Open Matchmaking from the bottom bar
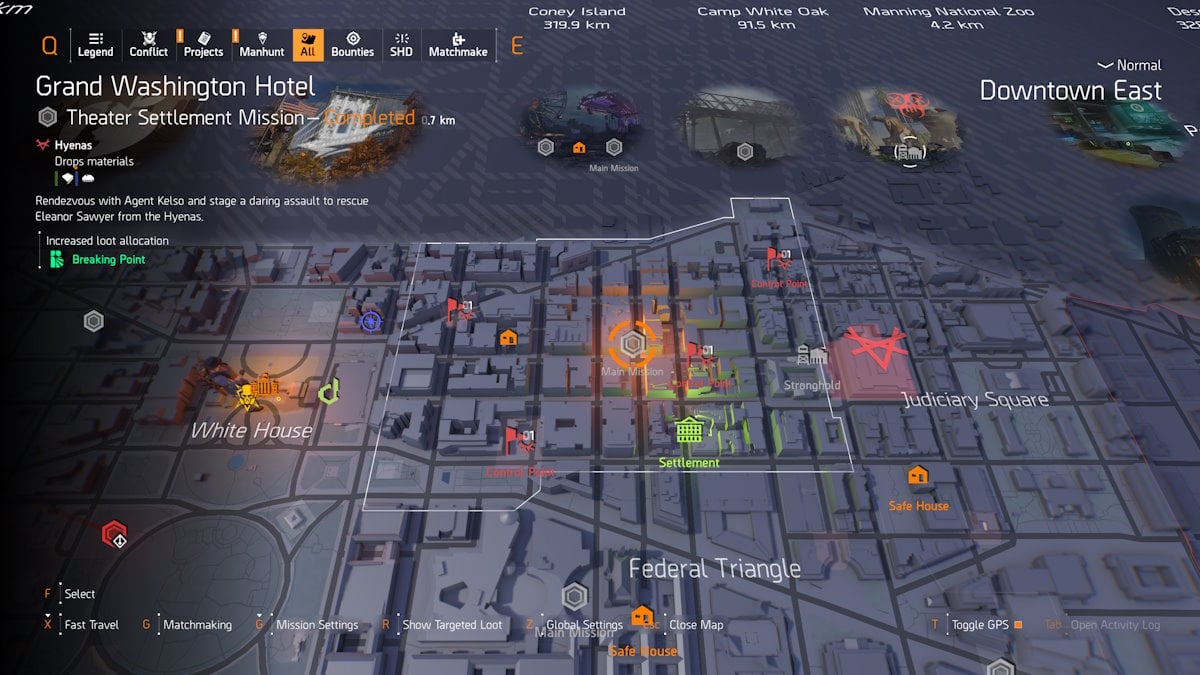The height and width of the screenshot is (675, 1200). 197,625
